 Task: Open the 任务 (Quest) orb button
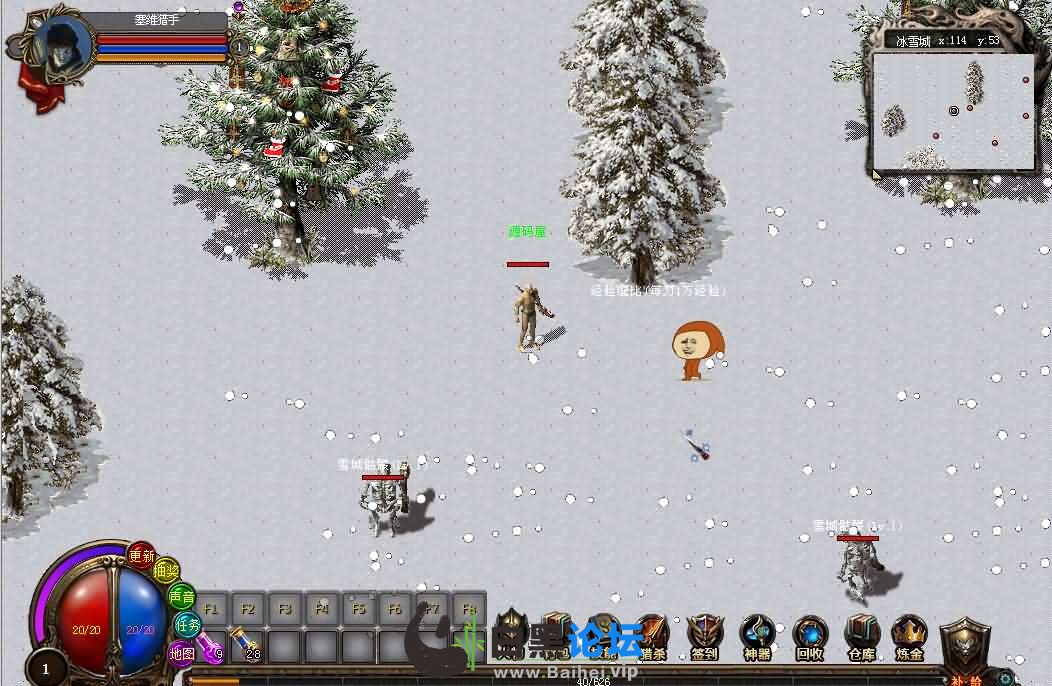(x=187, y=625)
